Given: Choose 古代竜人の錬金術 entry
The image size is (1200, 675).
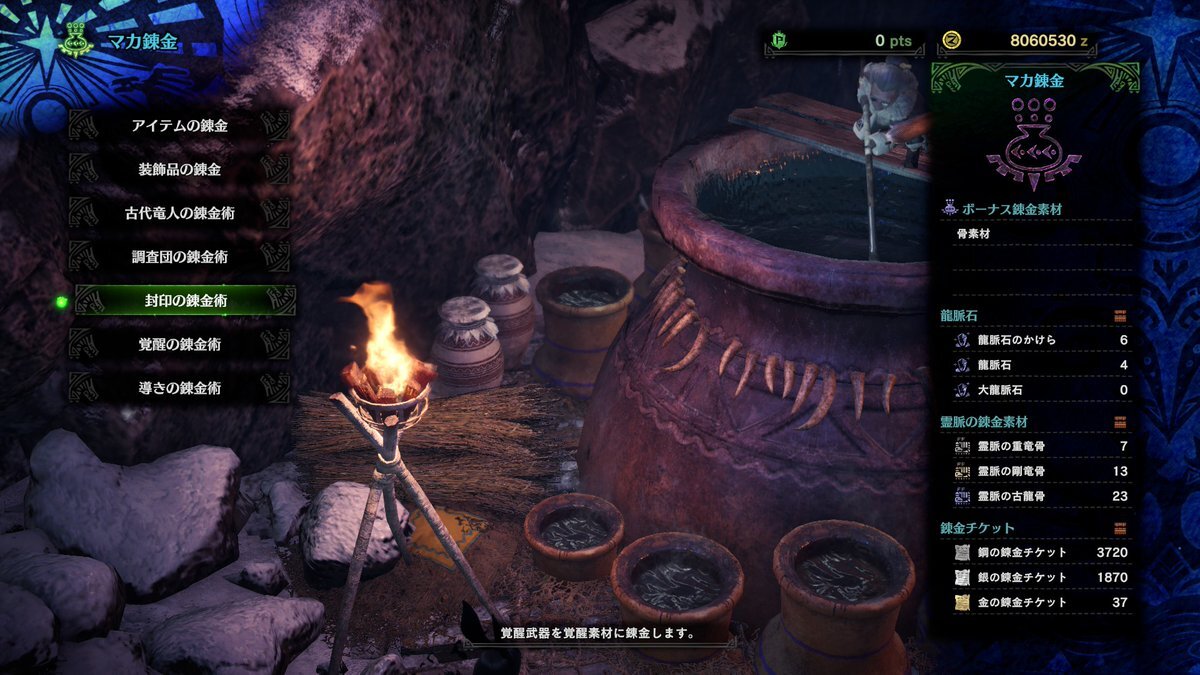Looking at the screenshot, I should click(180, 213).
